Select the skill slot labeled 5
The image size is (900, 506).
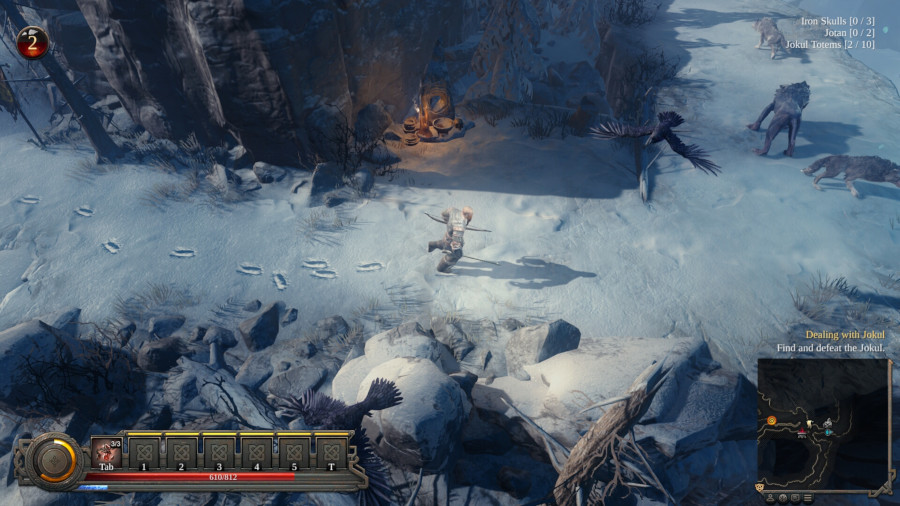tap(294, 451)
